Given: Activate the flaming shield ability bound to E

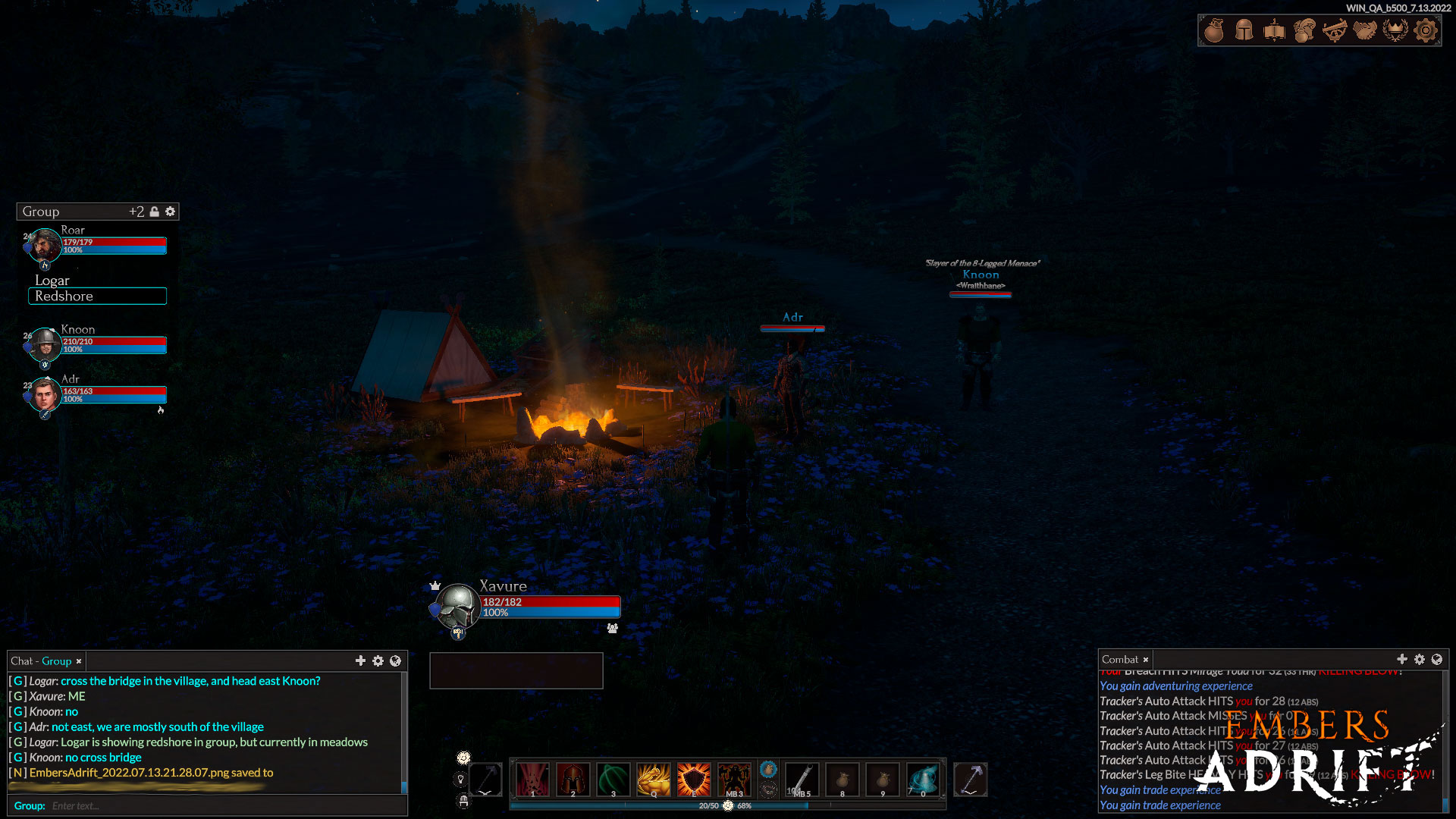Looking at the screenshot, I should [x=694, y=778].
